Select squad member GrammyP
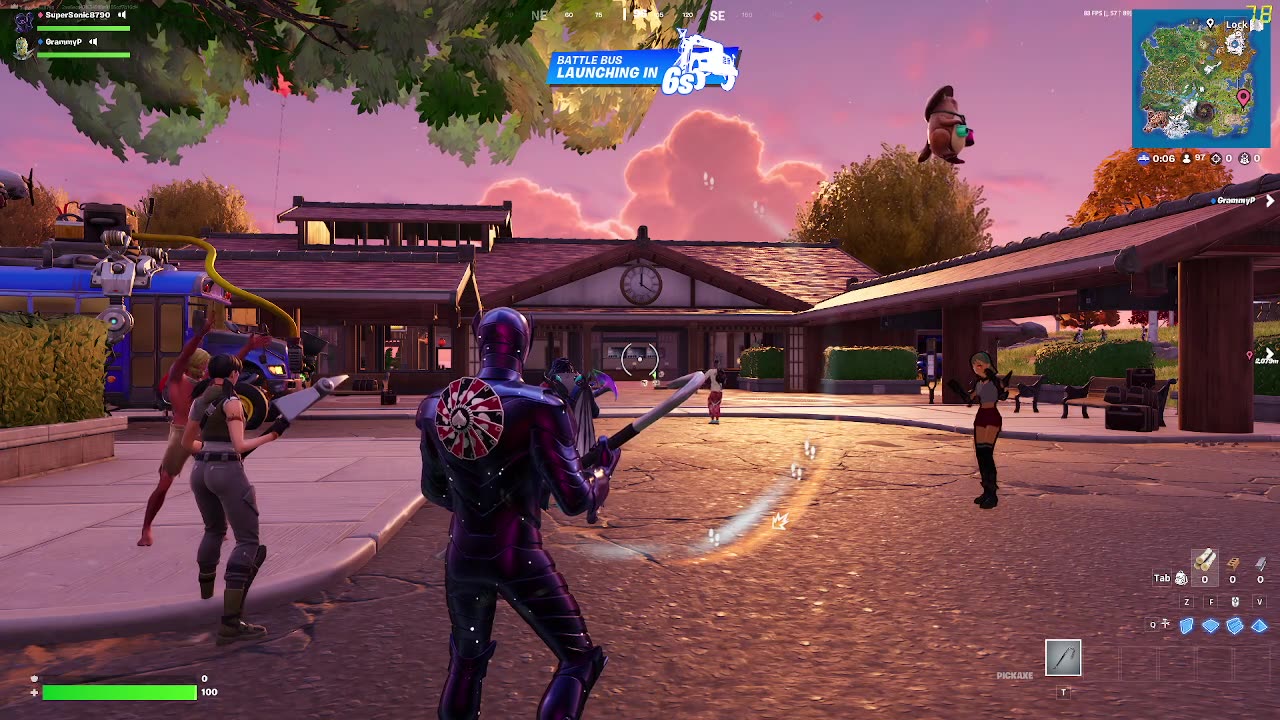Image resolution: width=1280 pixels, height=720 pixels. pos(63,42)
